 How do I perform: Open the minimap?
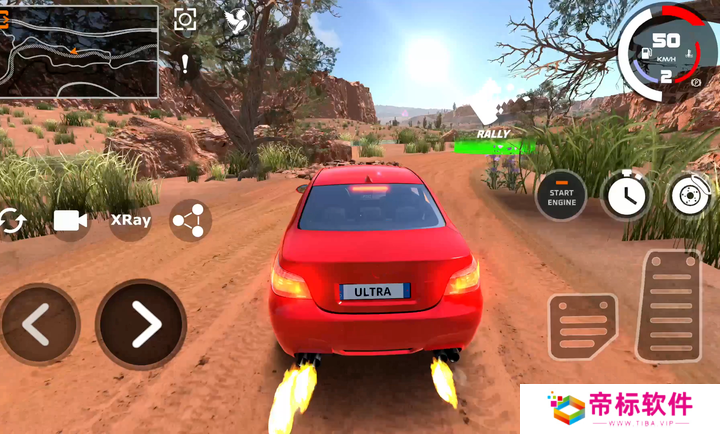[x=79, y=51]
